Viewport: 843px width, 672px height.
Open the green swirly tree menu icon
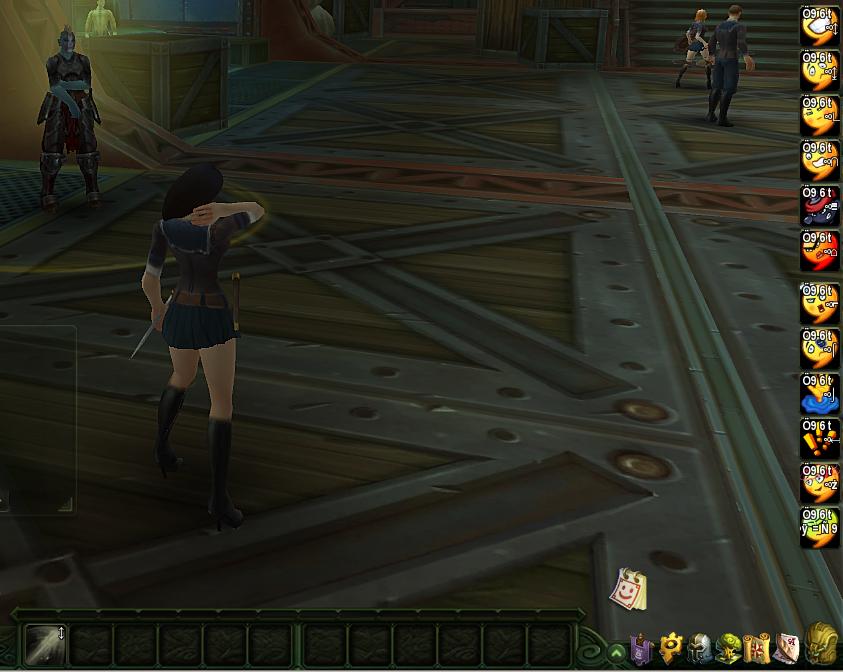(x=729, y=649)
